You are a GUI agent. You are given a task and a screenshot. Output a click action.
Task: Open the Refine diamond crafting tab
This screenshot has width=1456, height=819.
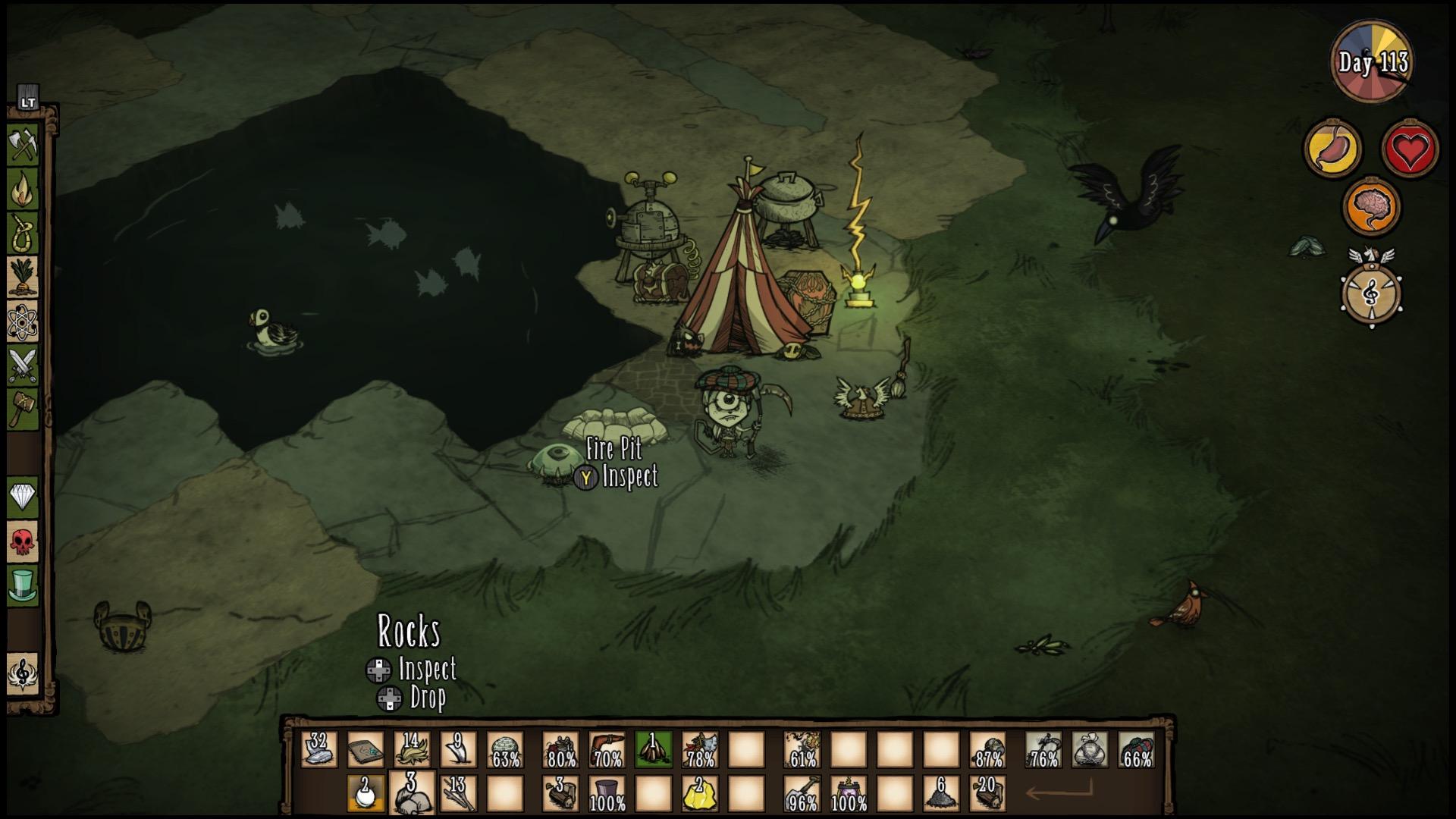point(23,497)
